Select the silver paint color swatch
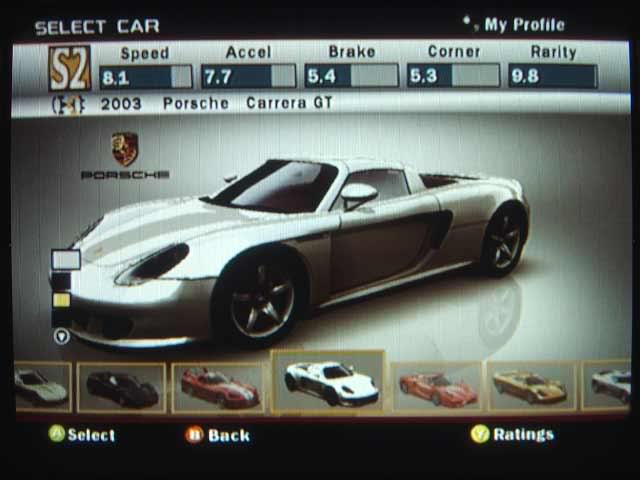640x480 pixels. [66, 260]
